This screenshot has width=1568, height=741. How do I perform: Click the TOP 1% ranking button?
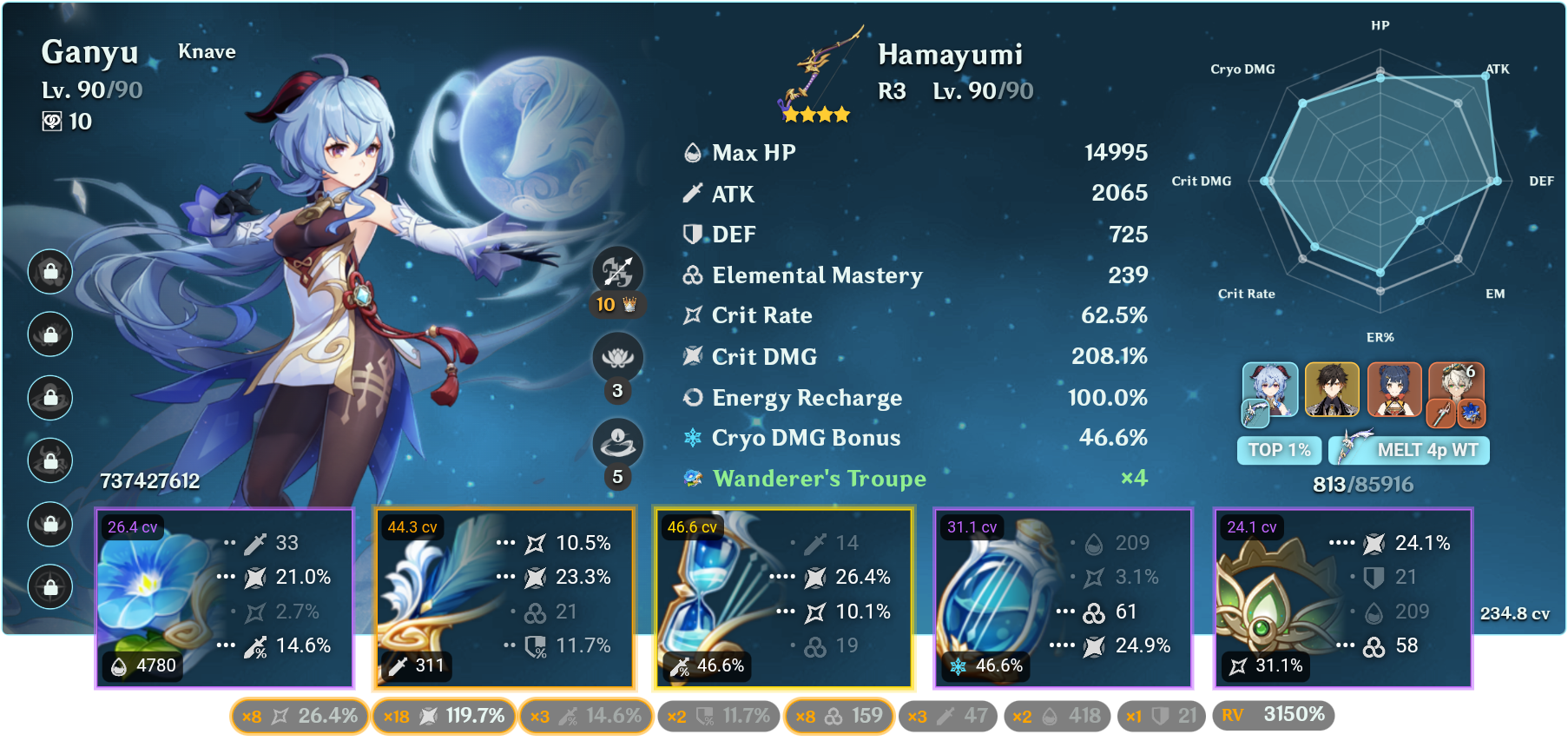[x=1278, y=450]
